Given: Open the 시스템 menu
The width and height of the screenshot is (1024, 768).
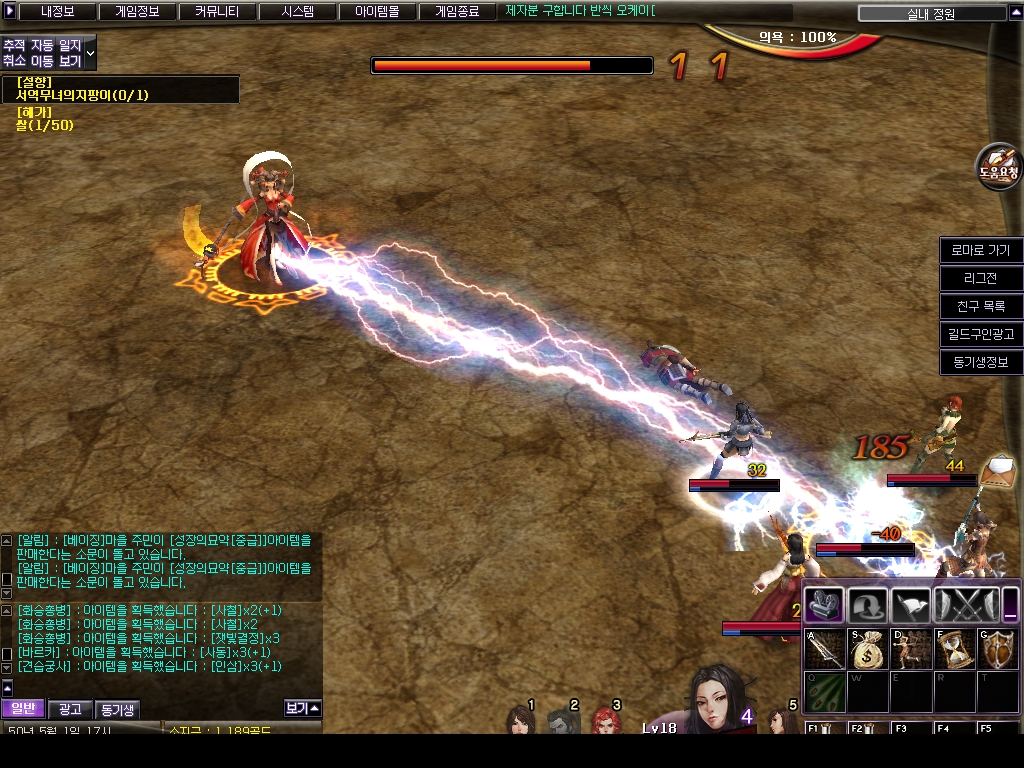Looking at the screenshot, I should coord(297,12).
